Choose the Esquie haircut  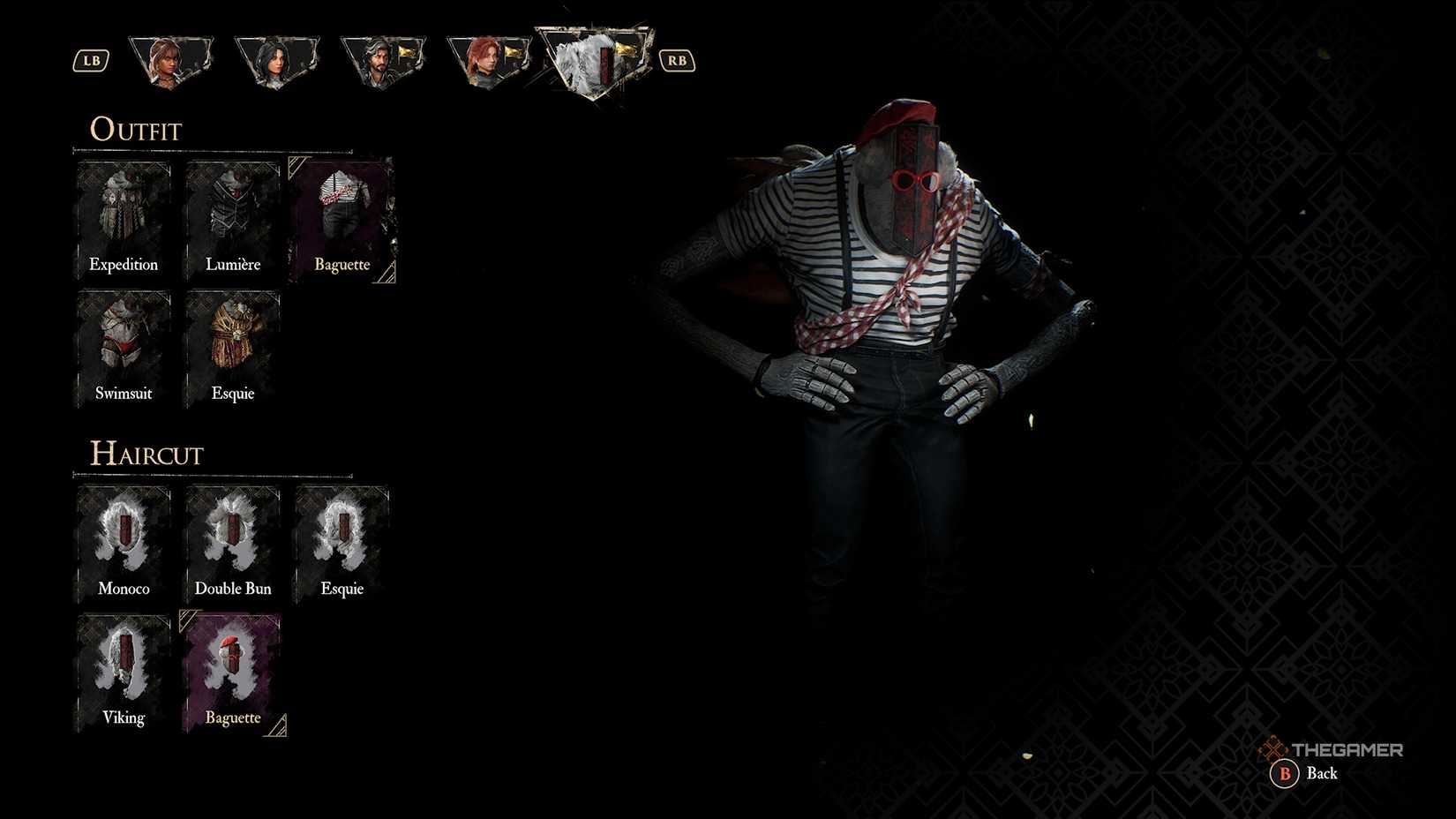tap(342, 538)
